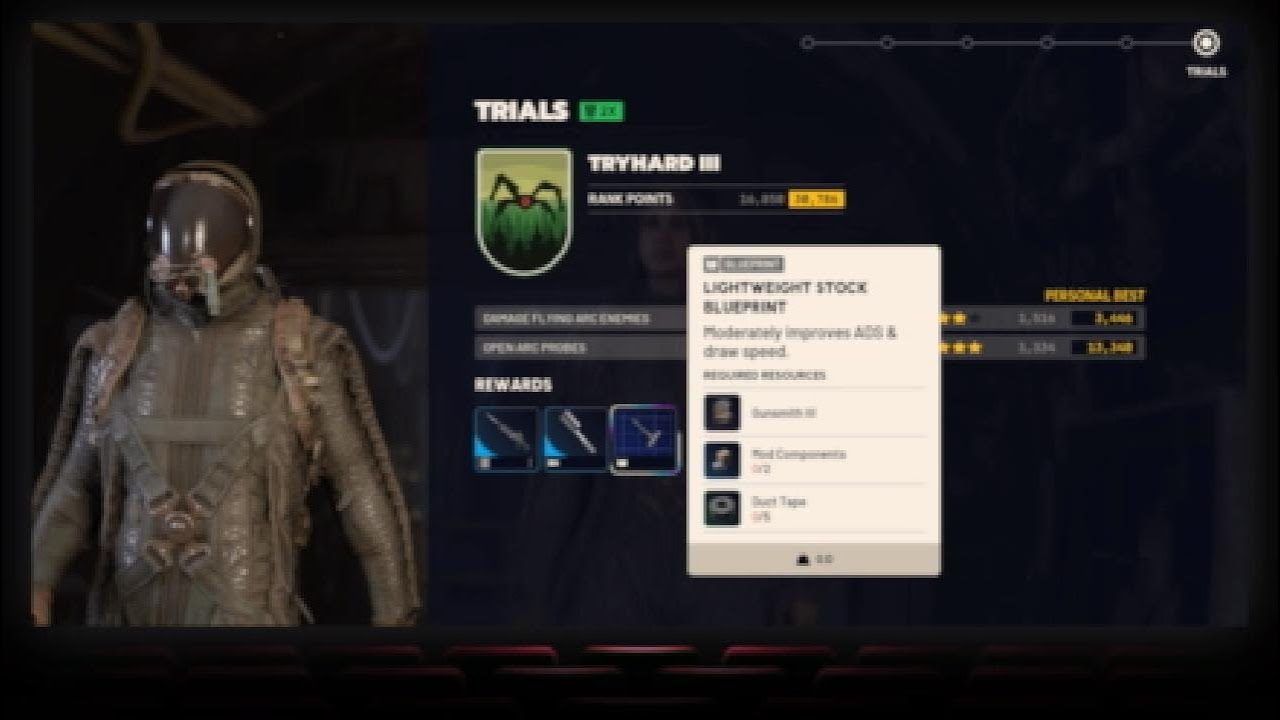Screen dimensions: 1280x720
Task: Select the Gunsmith III resource icon
Action: (x=722, y=412)
